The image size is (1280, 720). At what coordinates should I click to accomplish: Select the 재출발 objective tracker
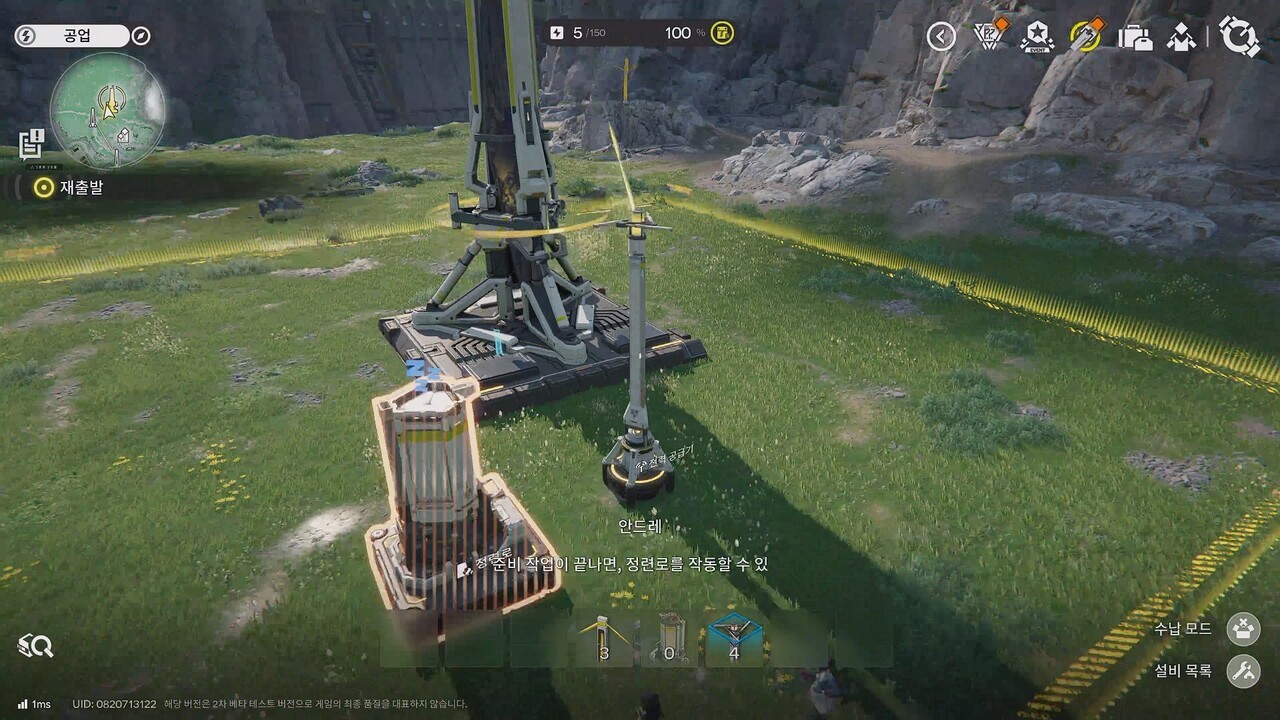click(x=68, y=187)
